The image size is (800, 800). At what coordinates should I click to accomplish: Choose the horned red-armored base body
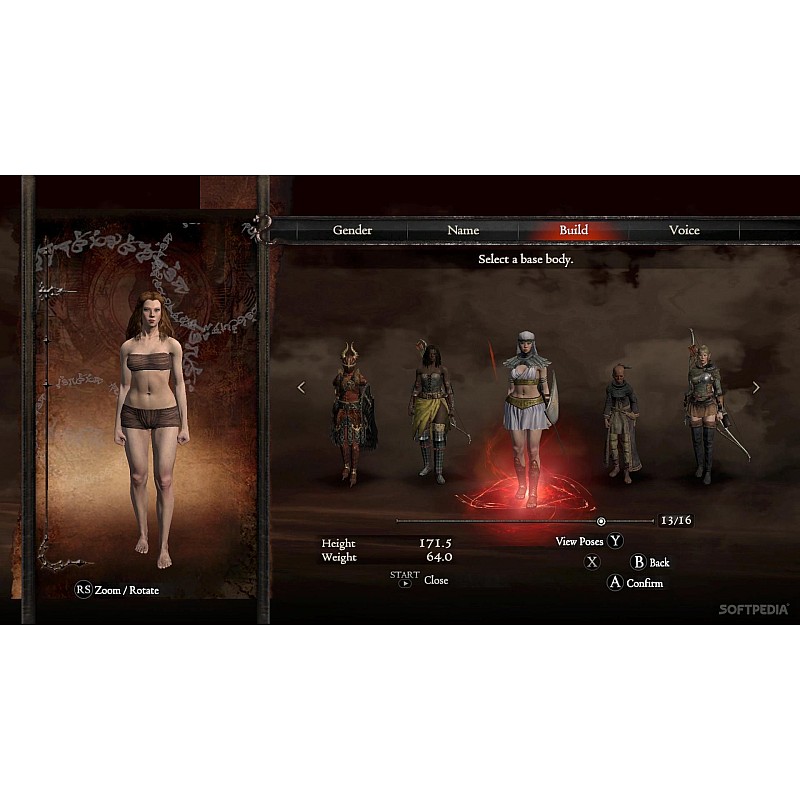pyautogui.click(x=352, y=414)
